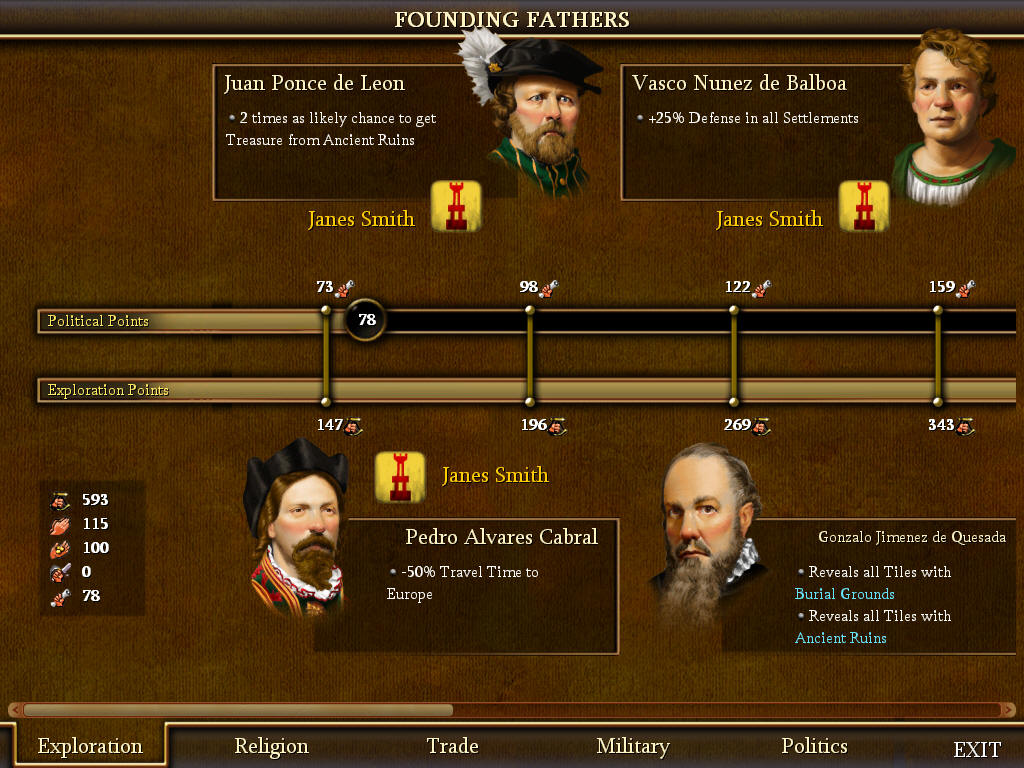Image resolution: width=1024 pixels, height=768 pixels.
Task: Exit the Founding Fathers screen
Action: 977,749
